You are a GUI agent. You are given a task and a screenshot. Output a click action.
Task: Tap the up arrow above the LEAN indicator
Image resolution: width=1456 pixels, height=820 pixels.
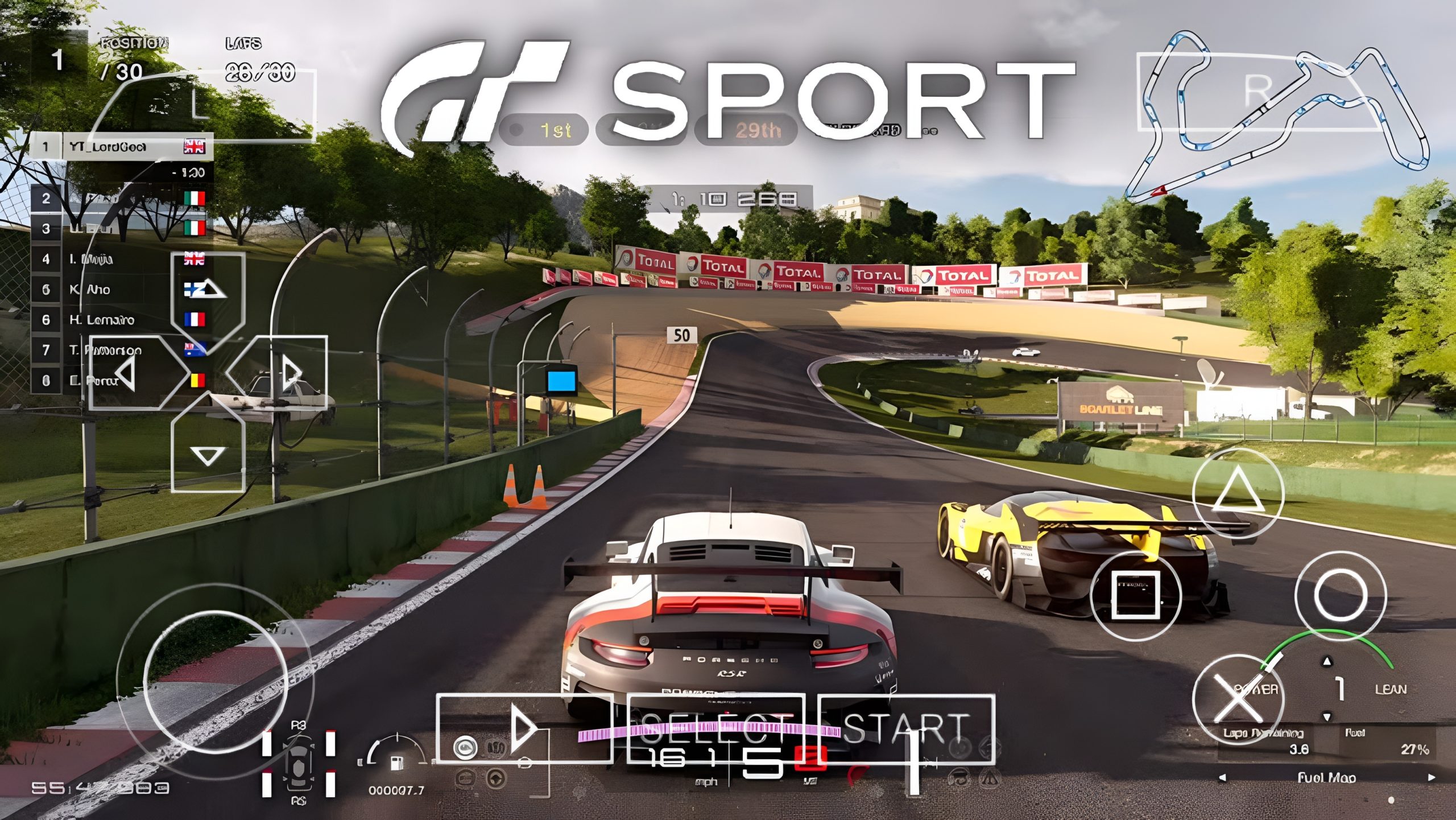1327,662
